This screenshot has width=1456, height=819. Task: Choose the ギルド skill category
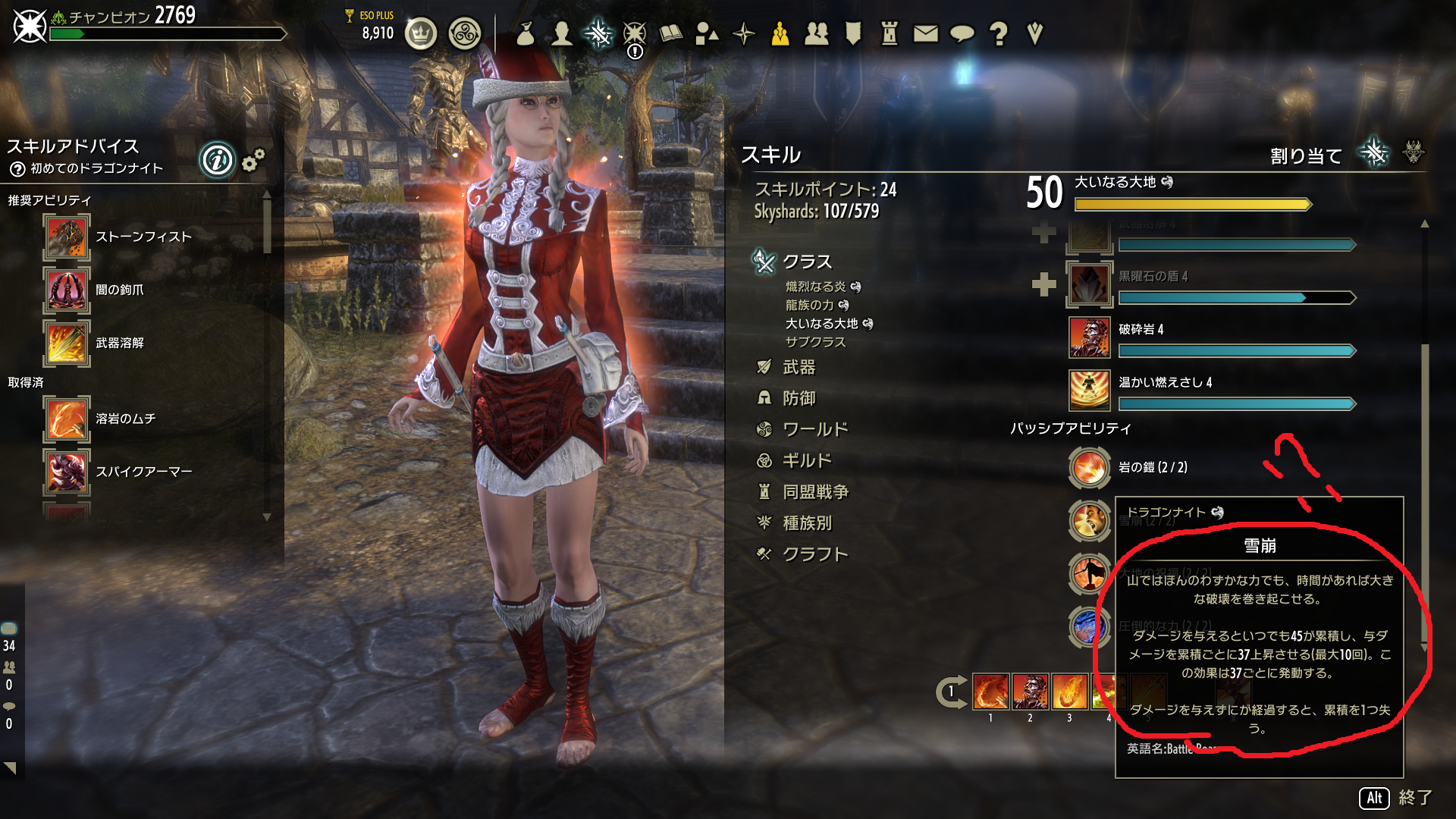pos(806,461)
